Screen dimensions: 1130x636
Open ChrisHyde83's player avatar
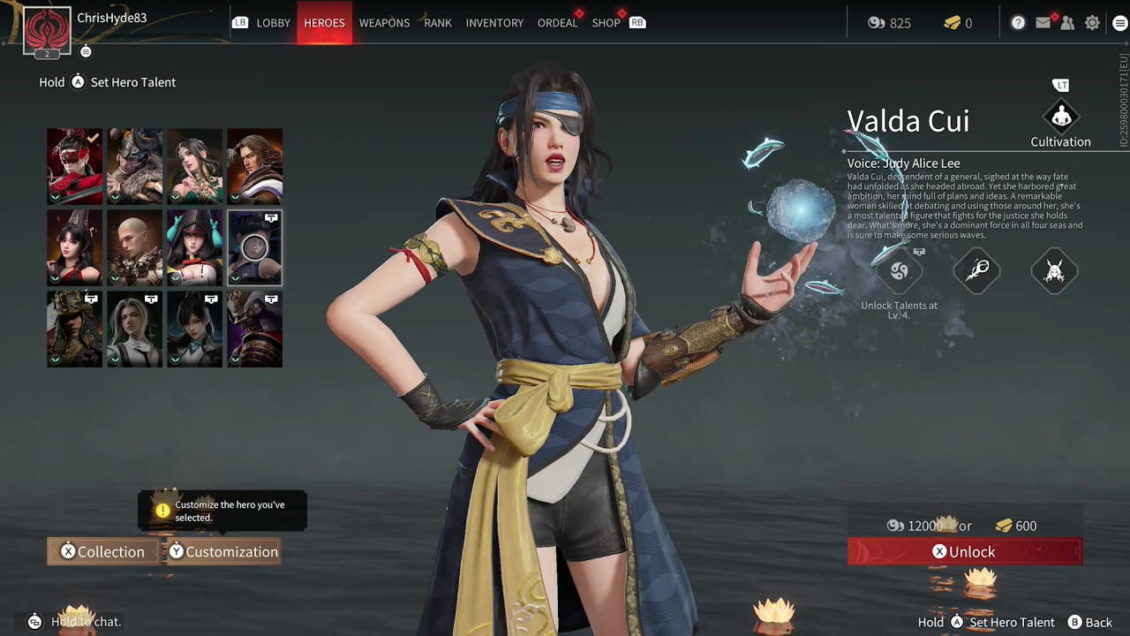[46, 29]
